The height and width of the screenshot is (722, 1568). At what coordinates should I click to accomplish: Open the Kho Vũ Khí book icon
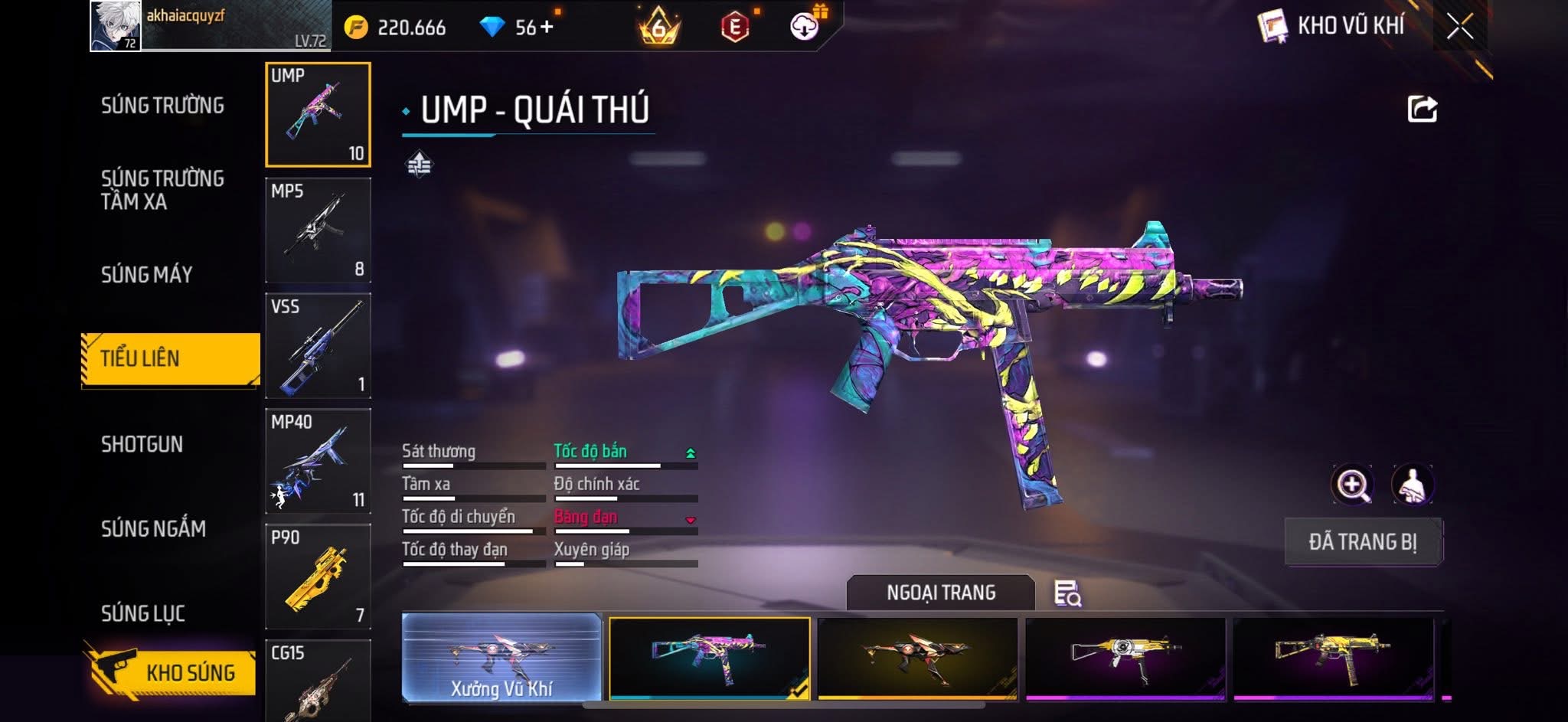click(x=1272, y=28)
